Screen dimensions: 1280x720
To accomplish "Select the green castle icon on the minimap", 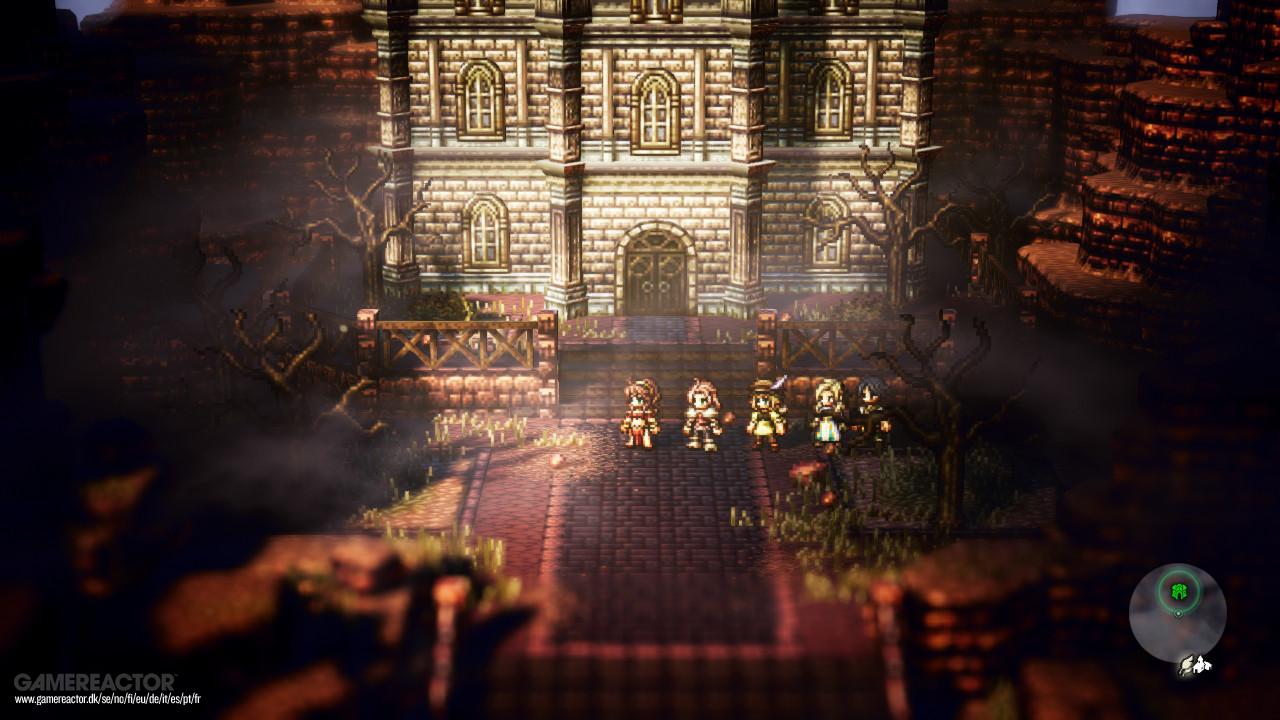I will pyautogui.click(x=1178, y=590).
